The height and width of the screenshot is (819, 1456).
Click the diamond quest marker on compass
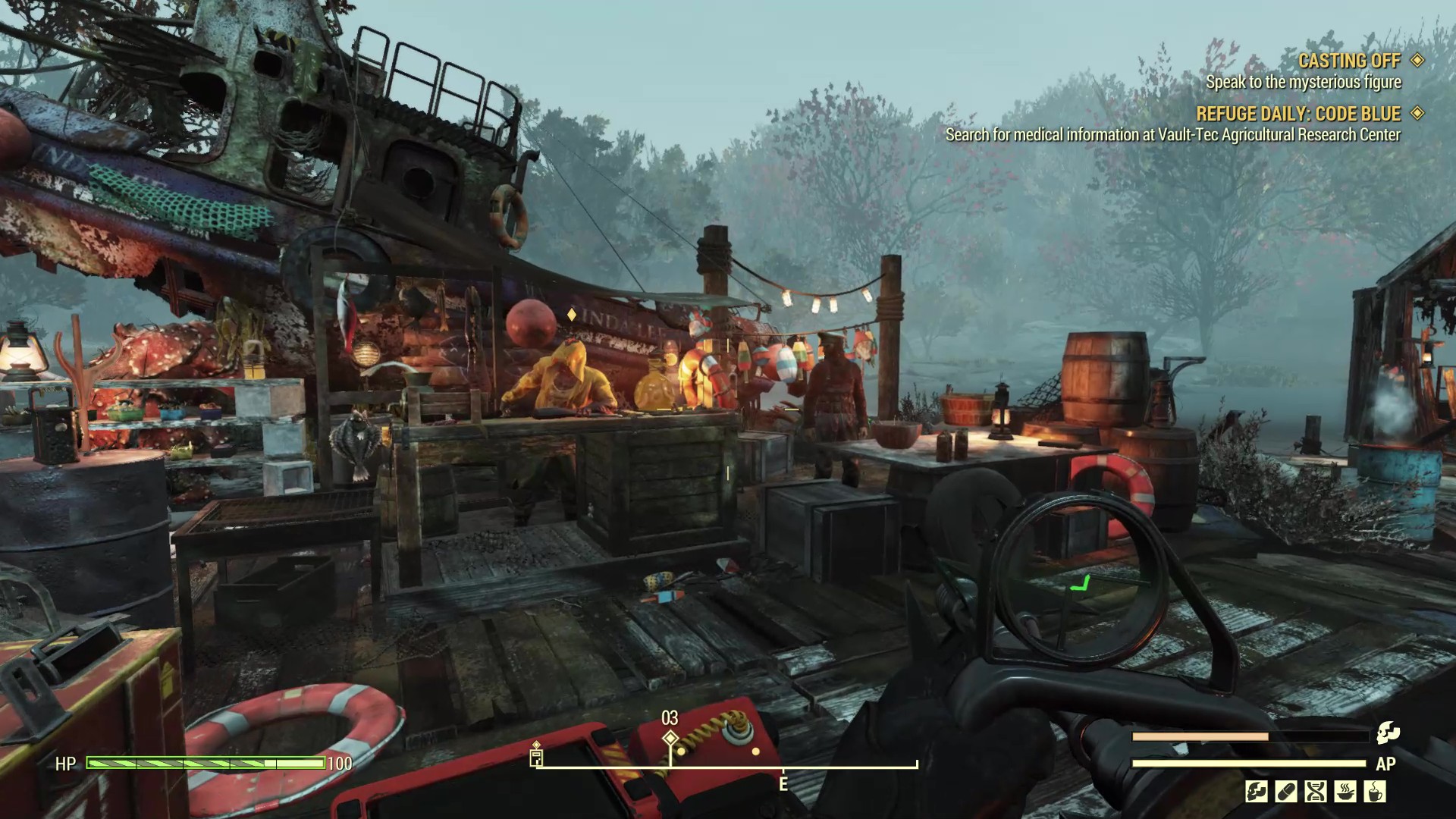pos(670,738)
